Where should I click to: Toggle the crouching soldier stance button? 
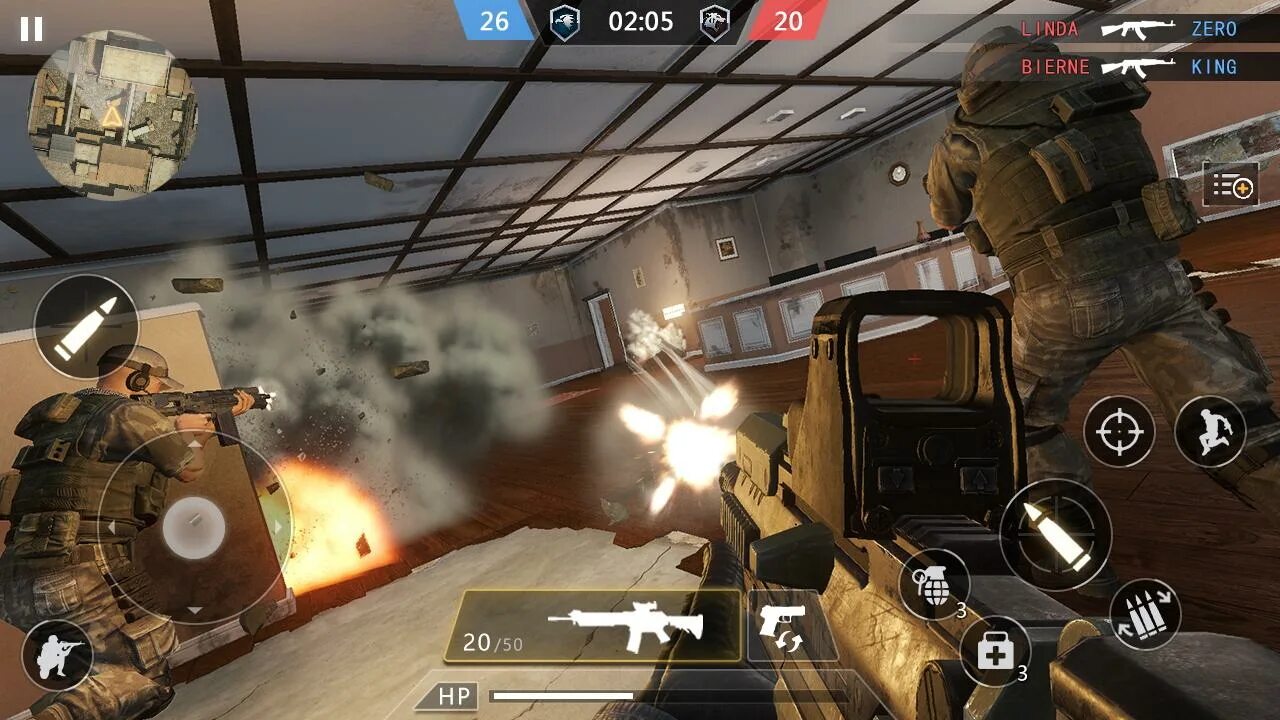[x=57, y=656]
